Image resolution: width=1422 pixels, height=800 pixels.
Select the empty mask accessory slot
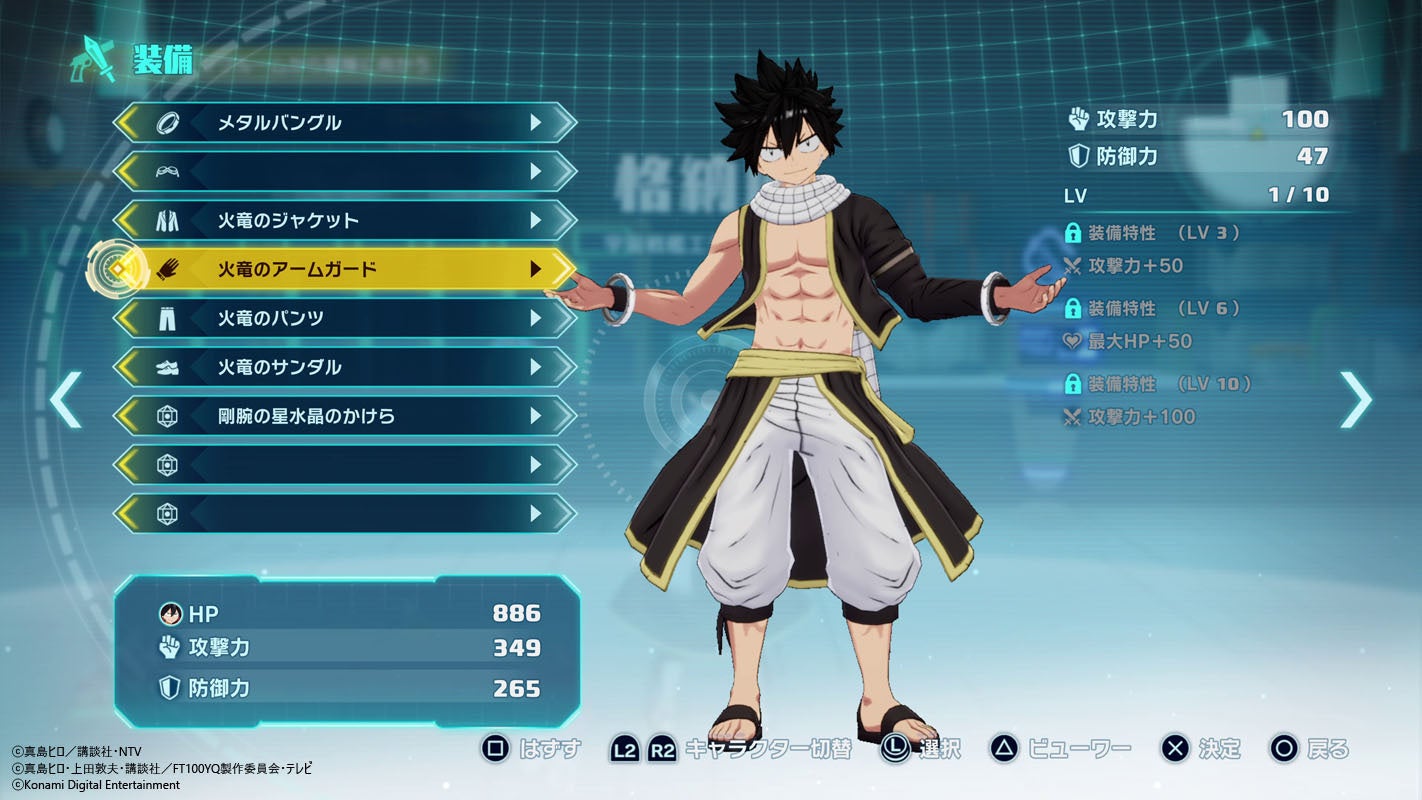click(x=345, y=172)
